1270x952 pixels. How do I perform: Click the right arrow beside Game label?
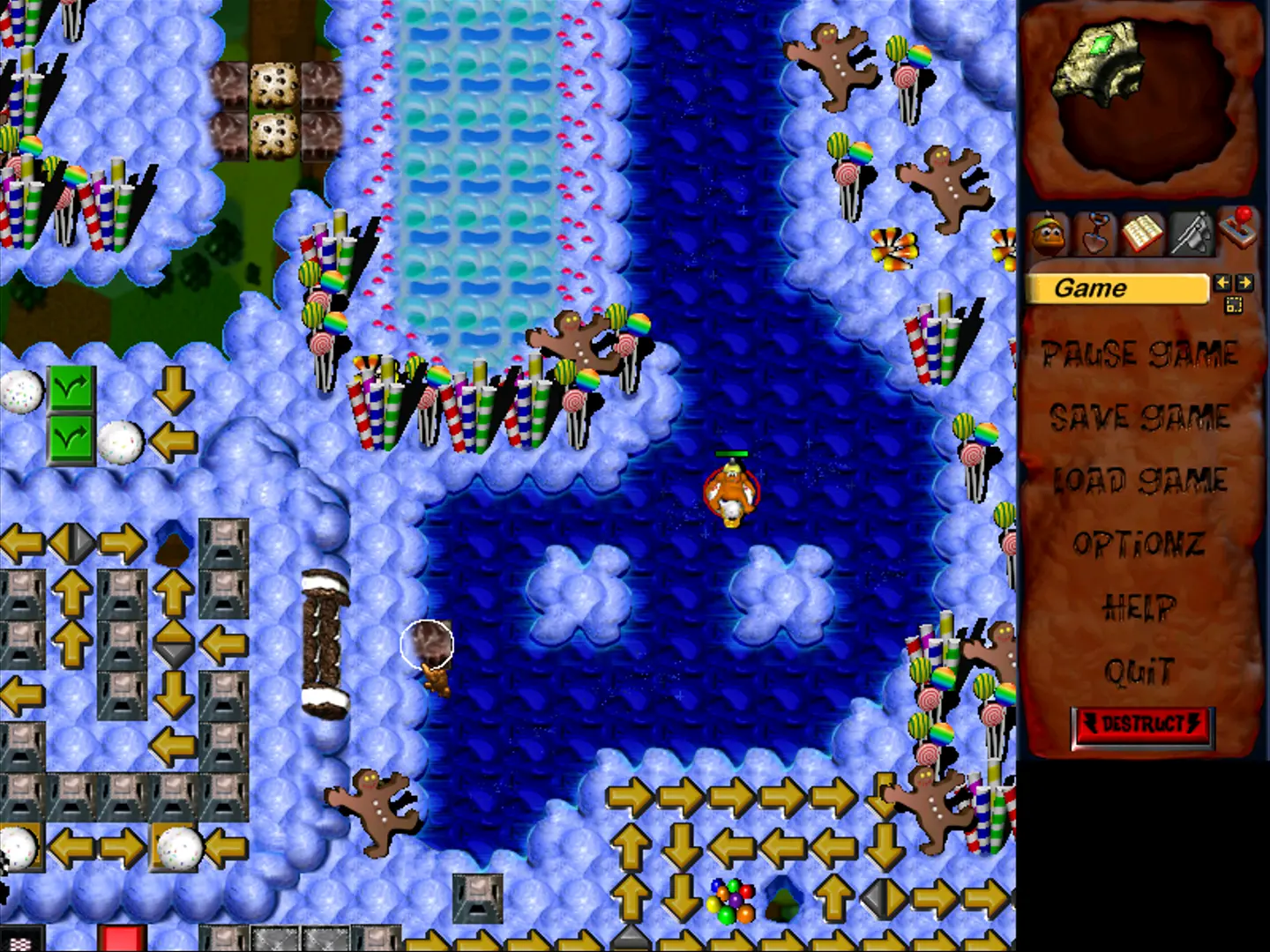coord(1244,283)
